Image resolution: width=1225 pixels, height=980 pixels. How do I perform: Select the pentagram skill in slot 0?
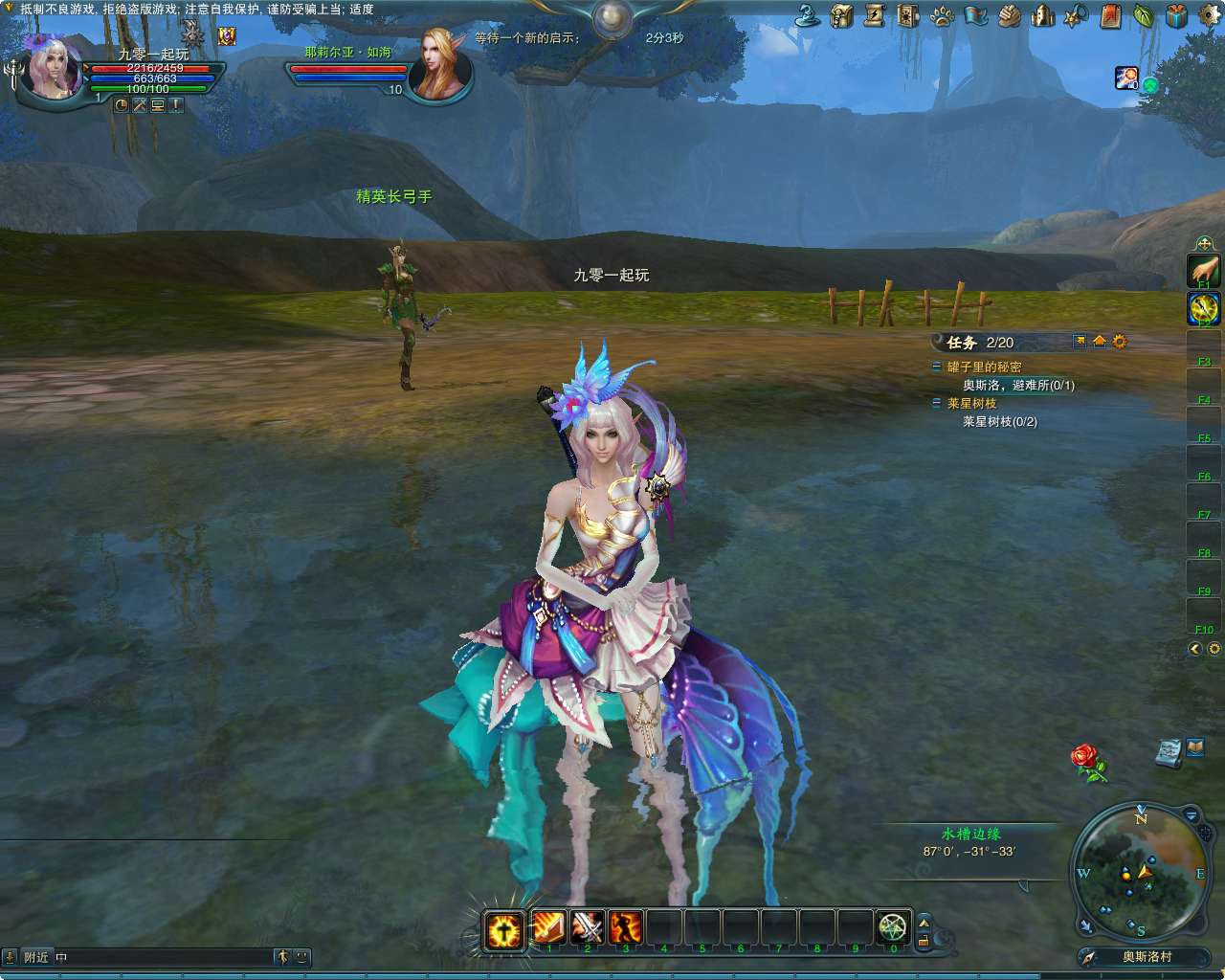pyautogui.click(x=893, y=926)
